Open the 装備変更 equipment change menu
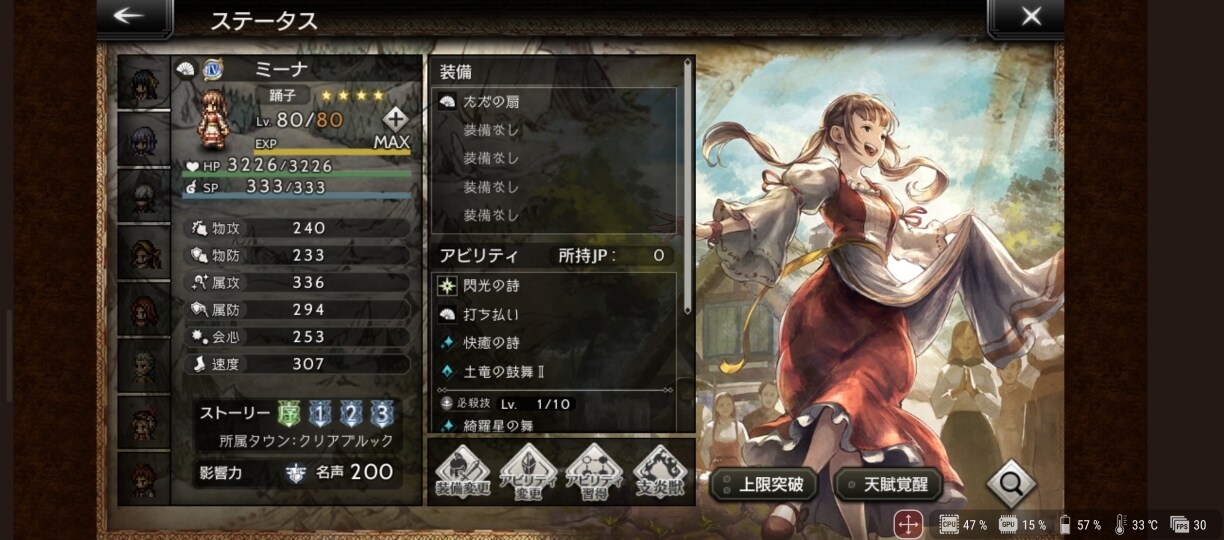The image size is (1224, 540). coord(462,471)
